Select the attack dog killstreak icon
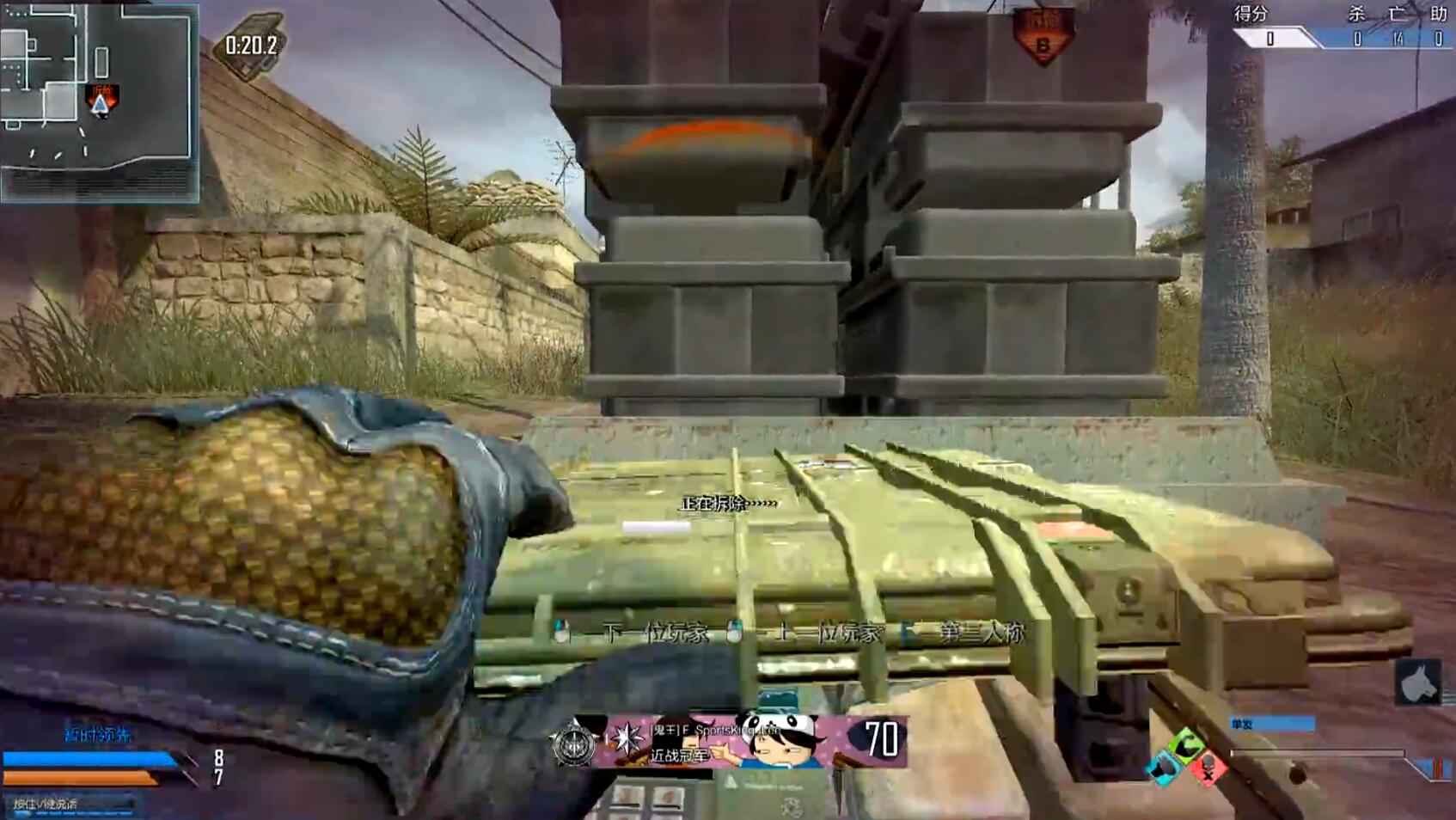Screen dimensions: 1456x820 click(x=1416, y=682)
